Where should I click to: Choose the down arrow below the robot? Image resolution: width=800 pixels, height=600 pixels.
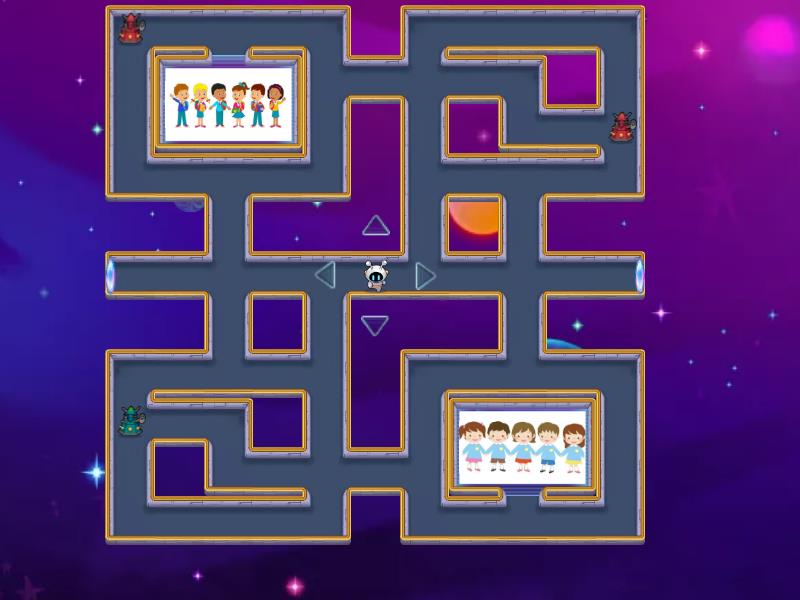pyautogui.click(x=375, y=325)
